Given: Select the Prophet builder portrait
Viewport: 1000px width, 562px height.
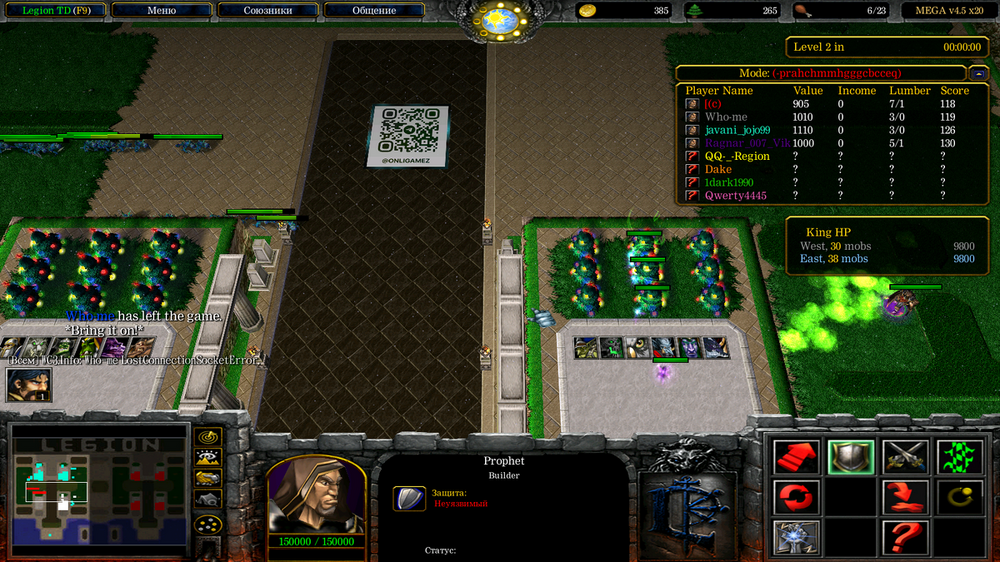Looking at the screenshot, I should (x=315, y=495).
